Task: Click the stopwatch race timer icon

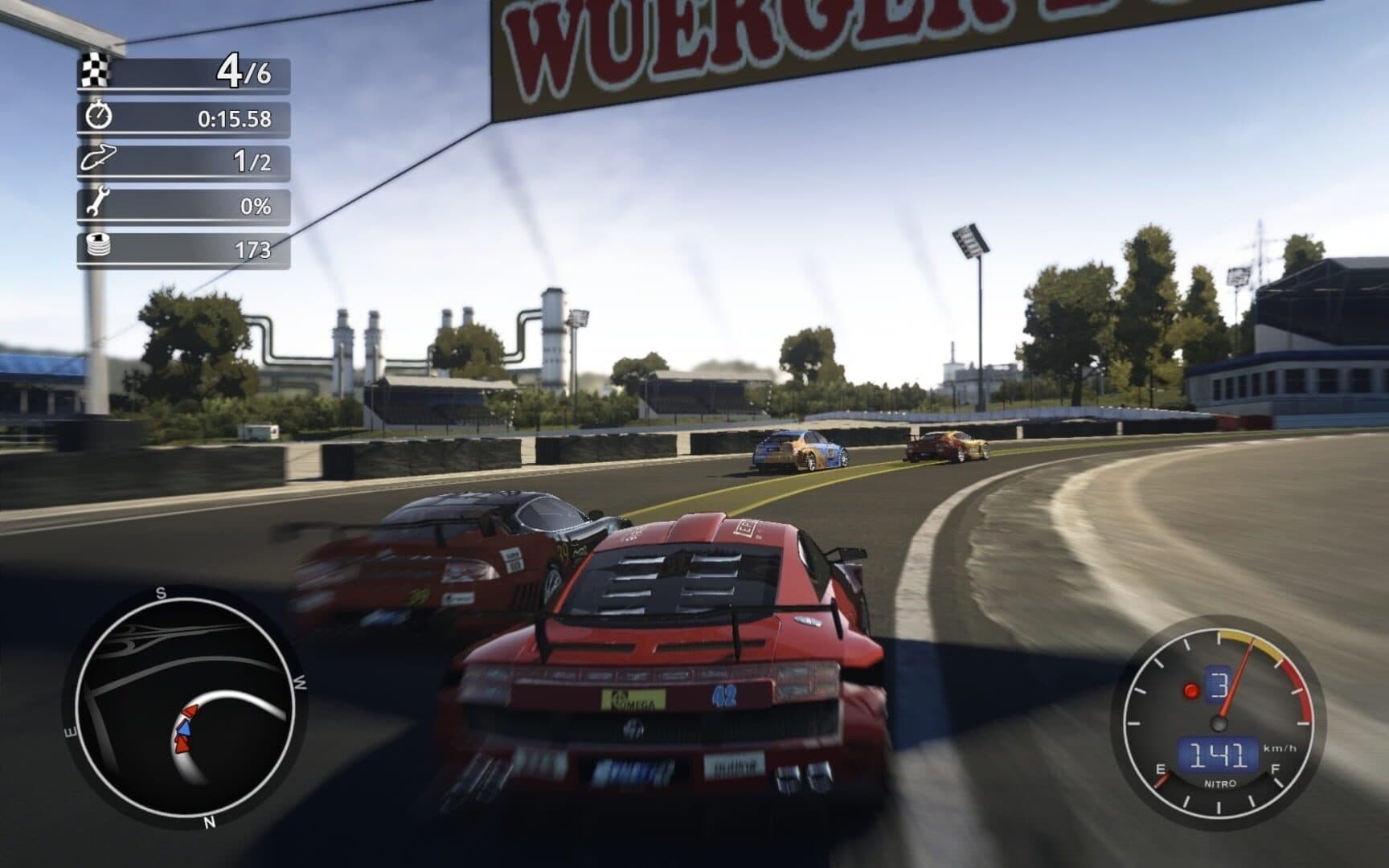Action: click(98, 116)
